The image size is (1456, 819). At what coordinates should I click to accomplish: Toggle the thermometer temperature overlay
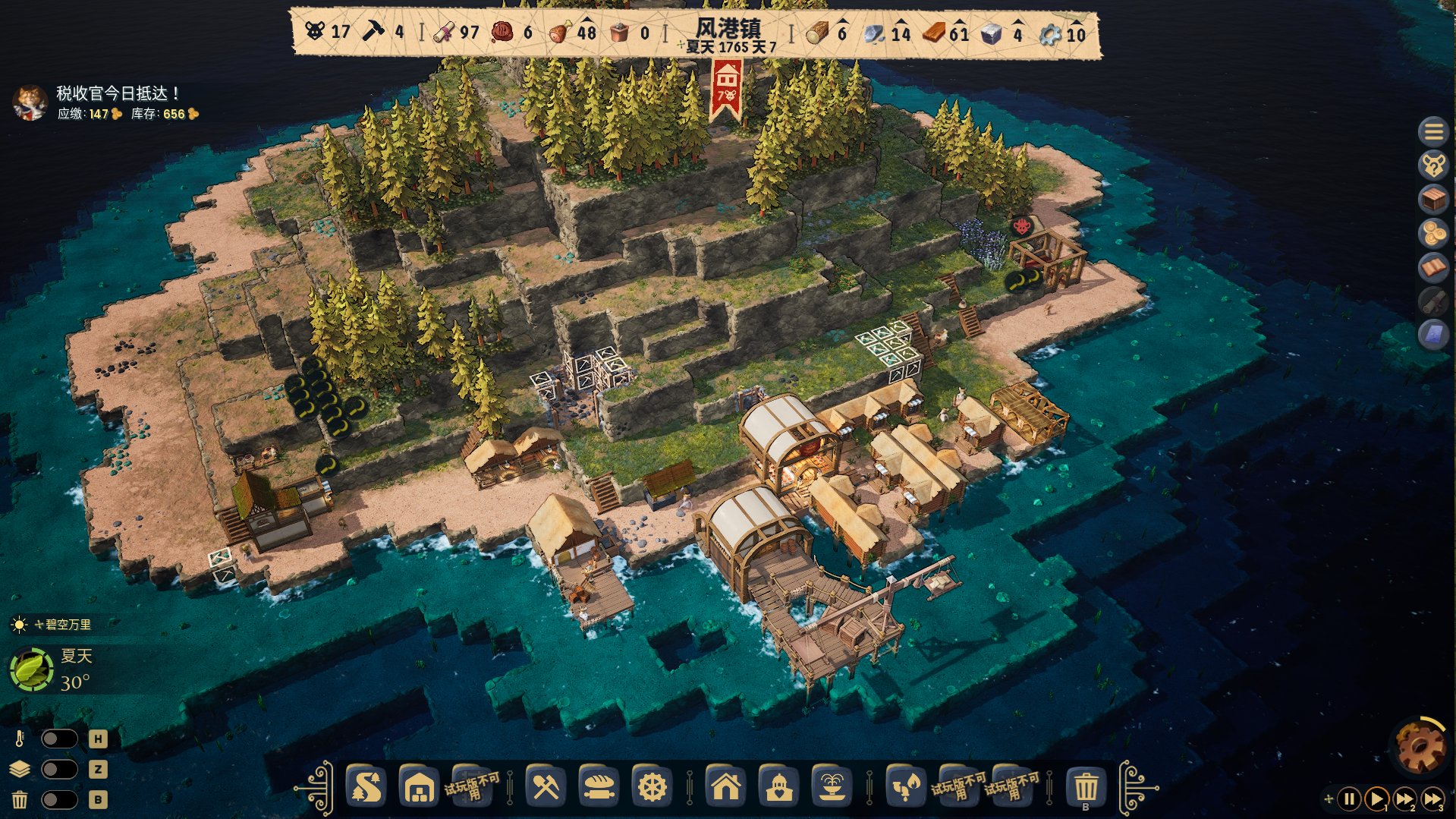pos(59,739)
